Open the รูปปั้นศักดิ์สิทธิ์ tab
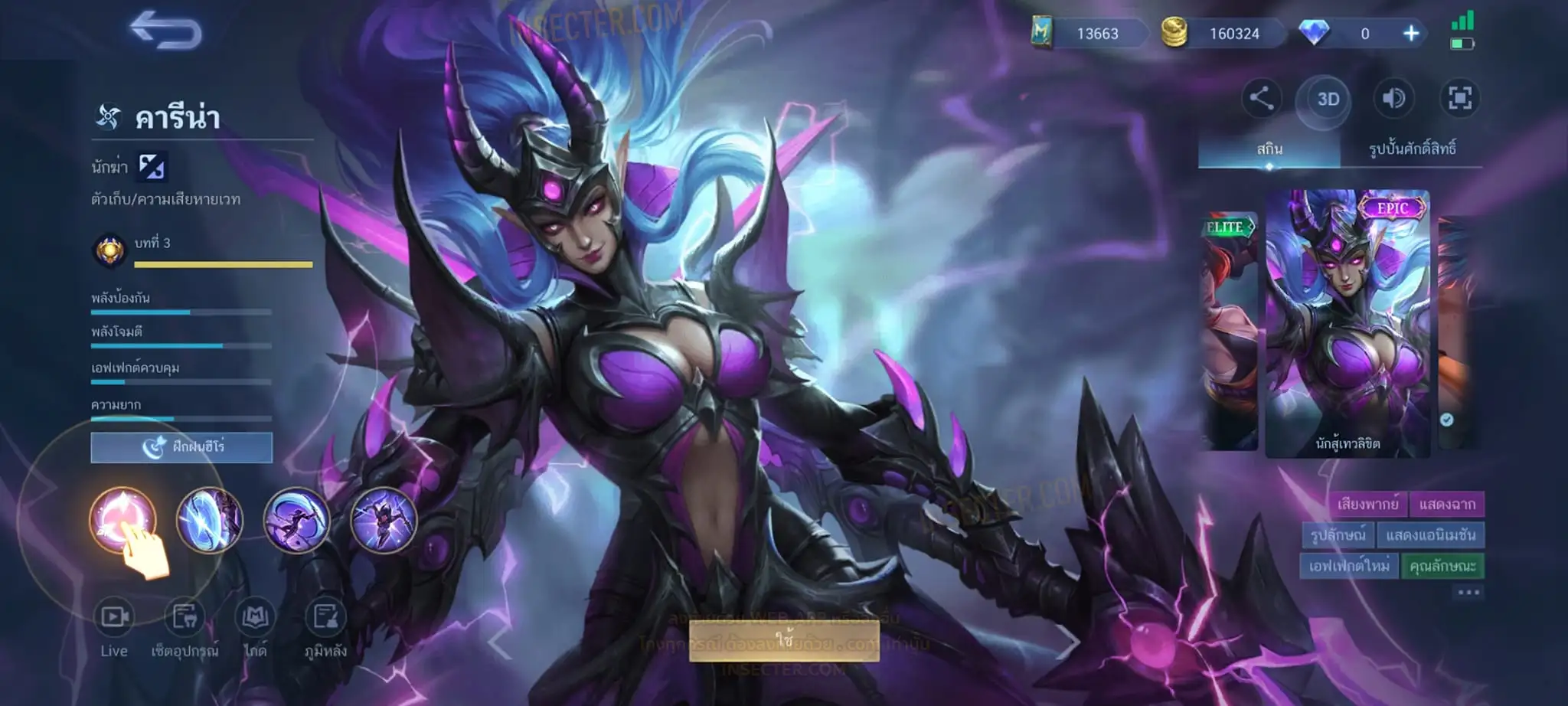Image resolution: width=1568 pixels, height=706 pixels. (x=1412, y=149)
